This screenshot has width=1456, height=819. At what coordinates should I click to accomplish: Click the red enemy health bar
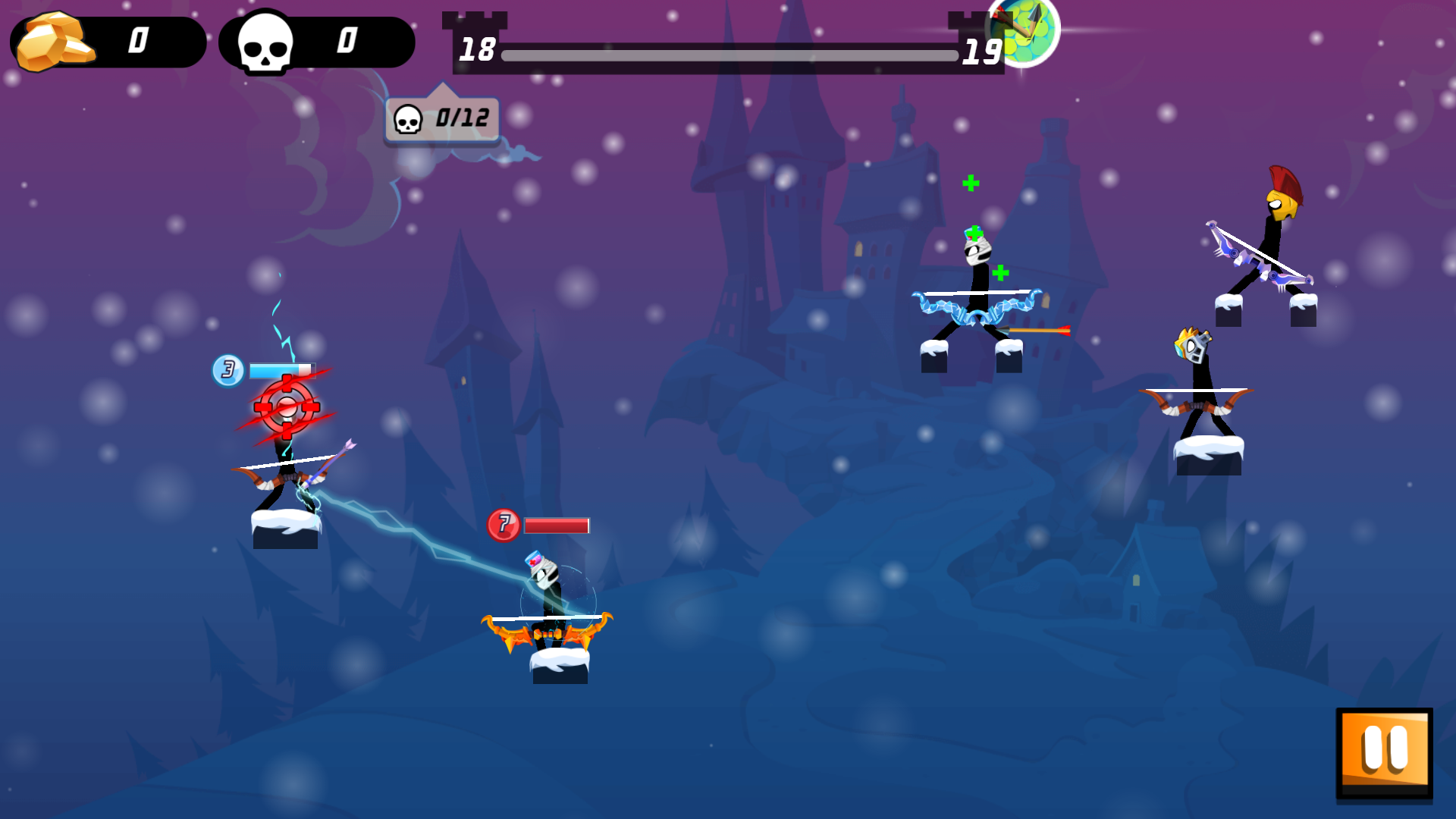click(555, 525)
